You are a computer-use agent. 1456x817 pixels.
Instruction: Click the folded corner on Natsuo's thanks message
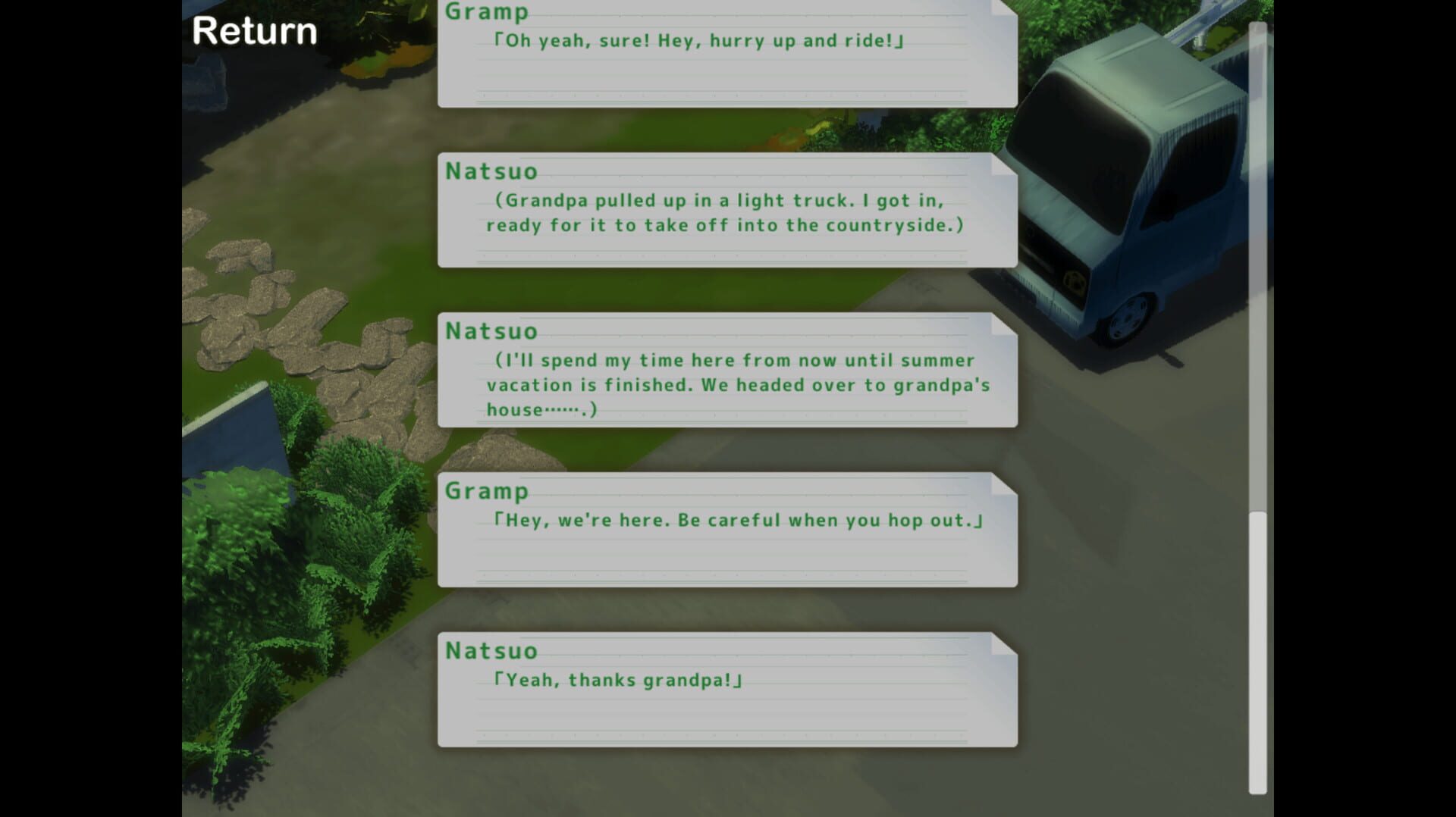[1001, 643]
